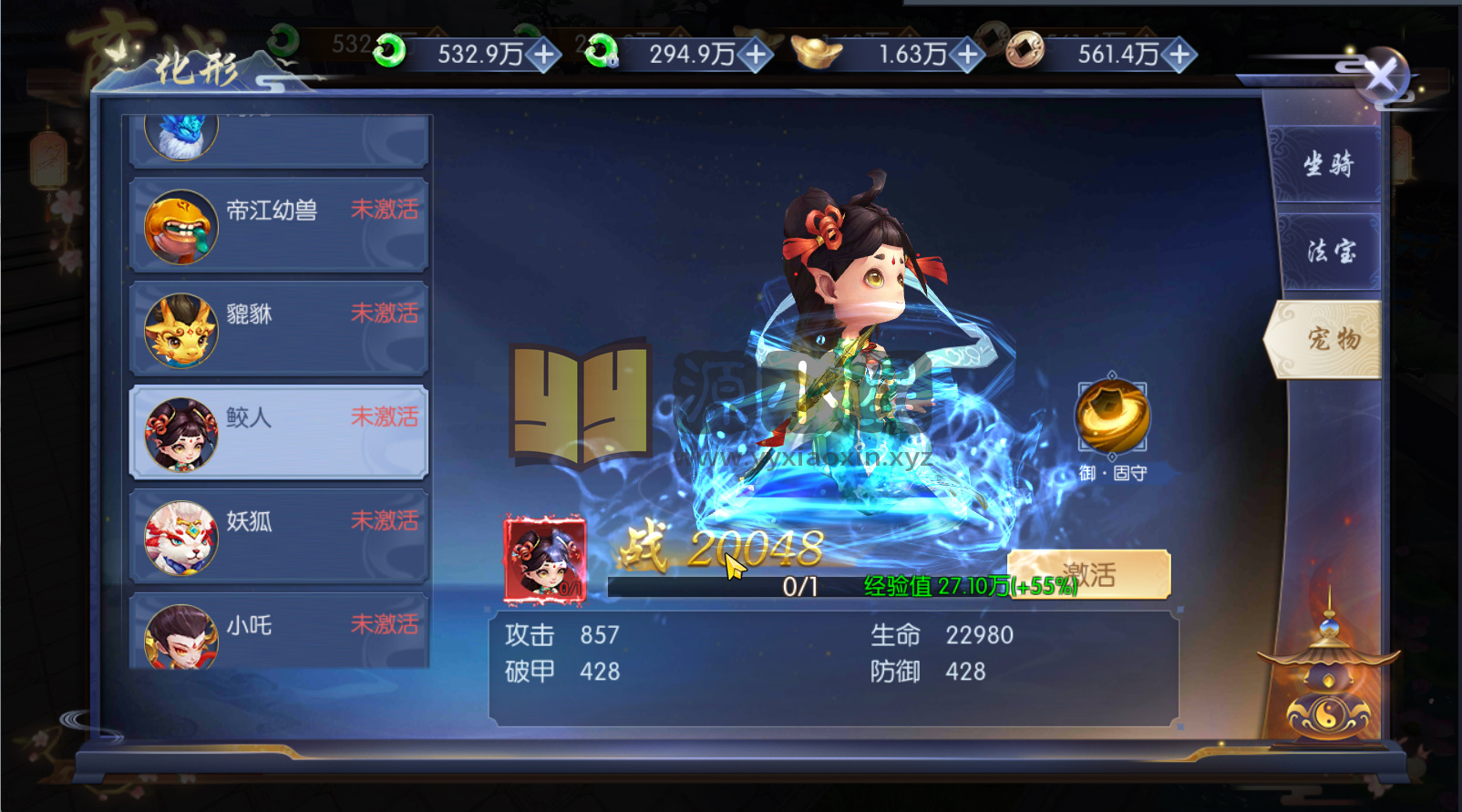Select the 帝江幼兽 pet portrait
The width and height of the screenshot is (1462, 812).
[x=180, y=225]
